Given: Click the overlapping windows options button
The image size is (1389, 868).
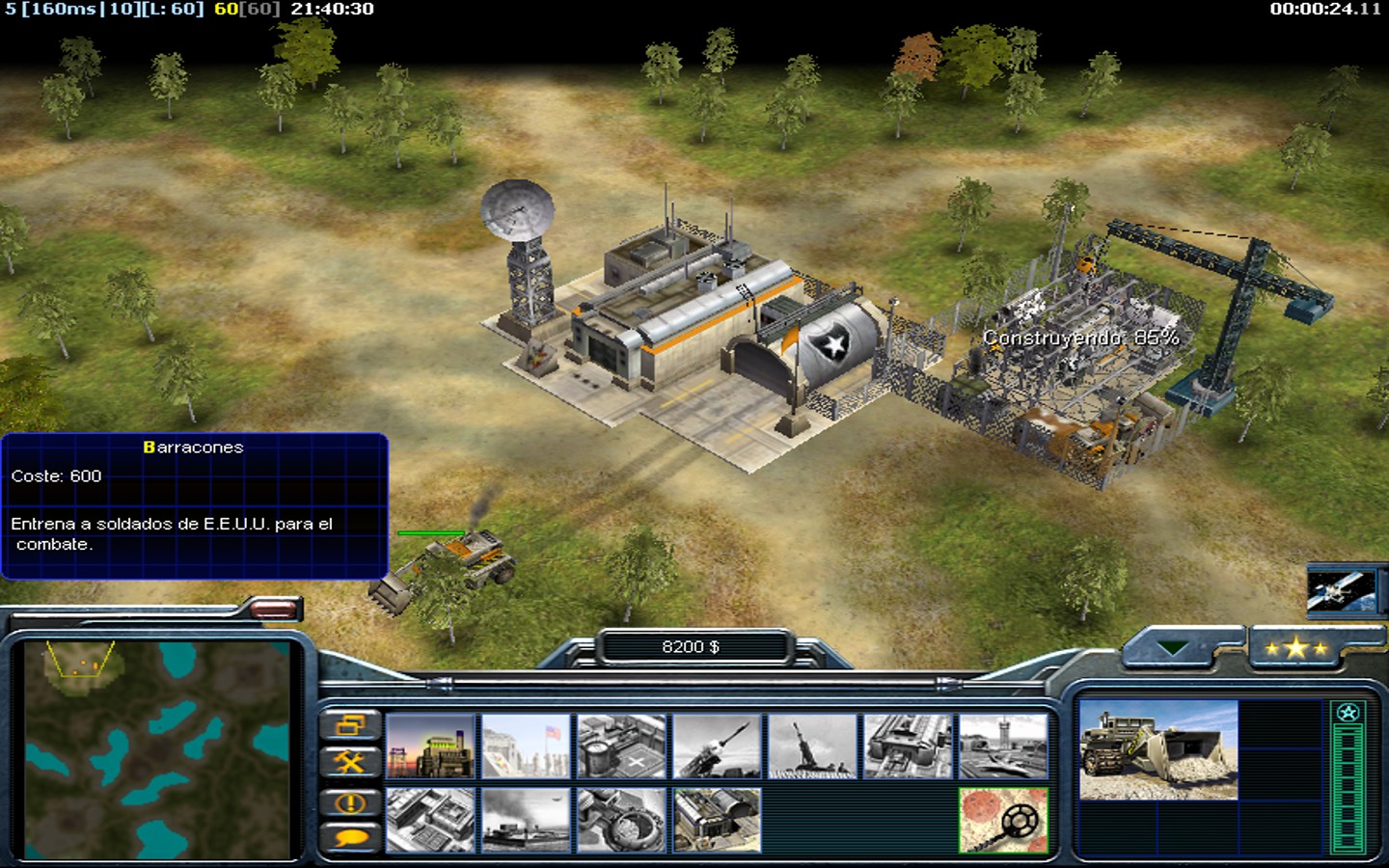Looking at the screenshot, I should point(349,725).
